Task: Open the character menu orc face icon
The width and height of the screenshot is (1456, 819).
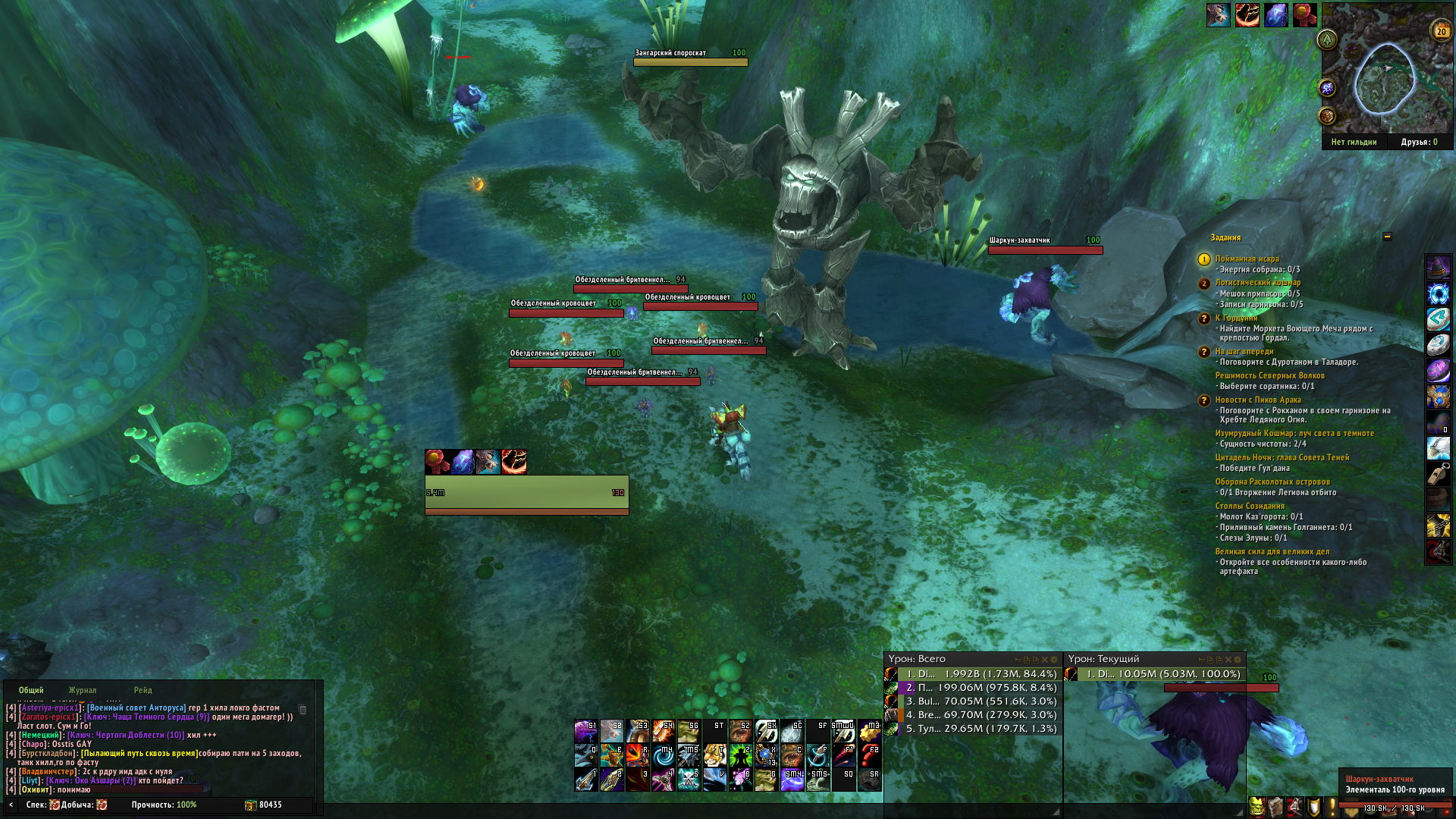Action: (x=1257, y=807)
